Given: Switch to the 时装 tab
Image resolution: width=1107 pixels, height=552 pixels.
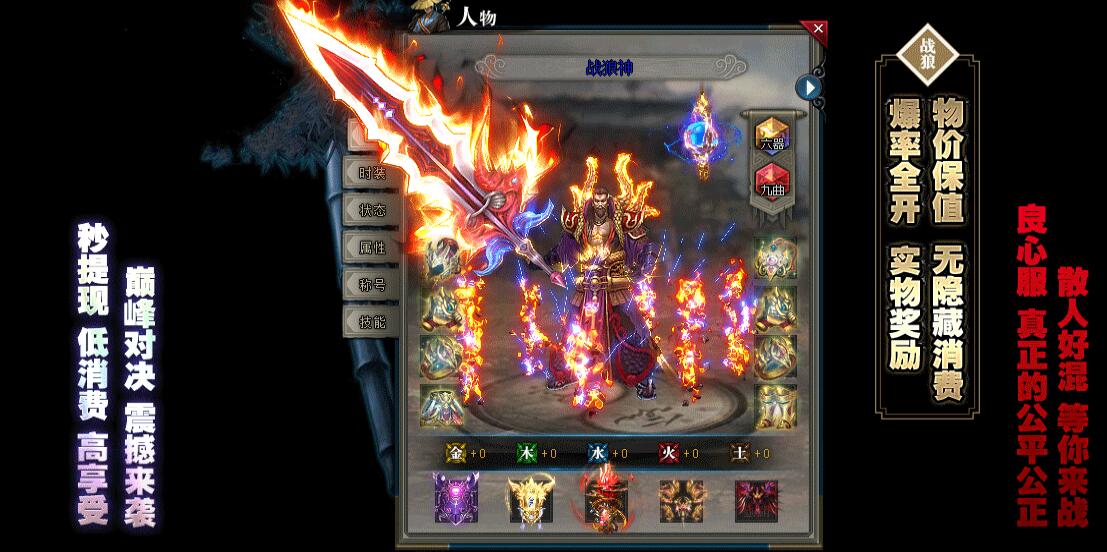Looking at the screenshot, I should [x=371, y=172].
